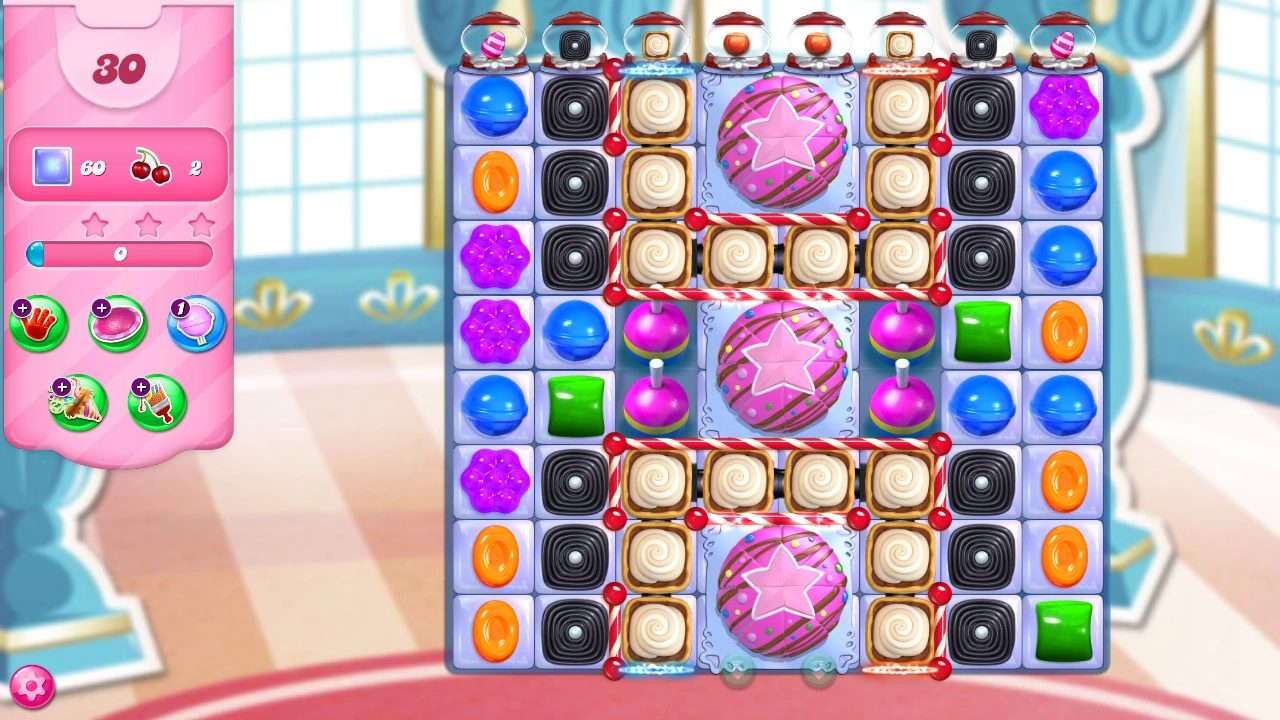
Task: Select the striped paintbrush booster
Action: click(x=157, y=404)
